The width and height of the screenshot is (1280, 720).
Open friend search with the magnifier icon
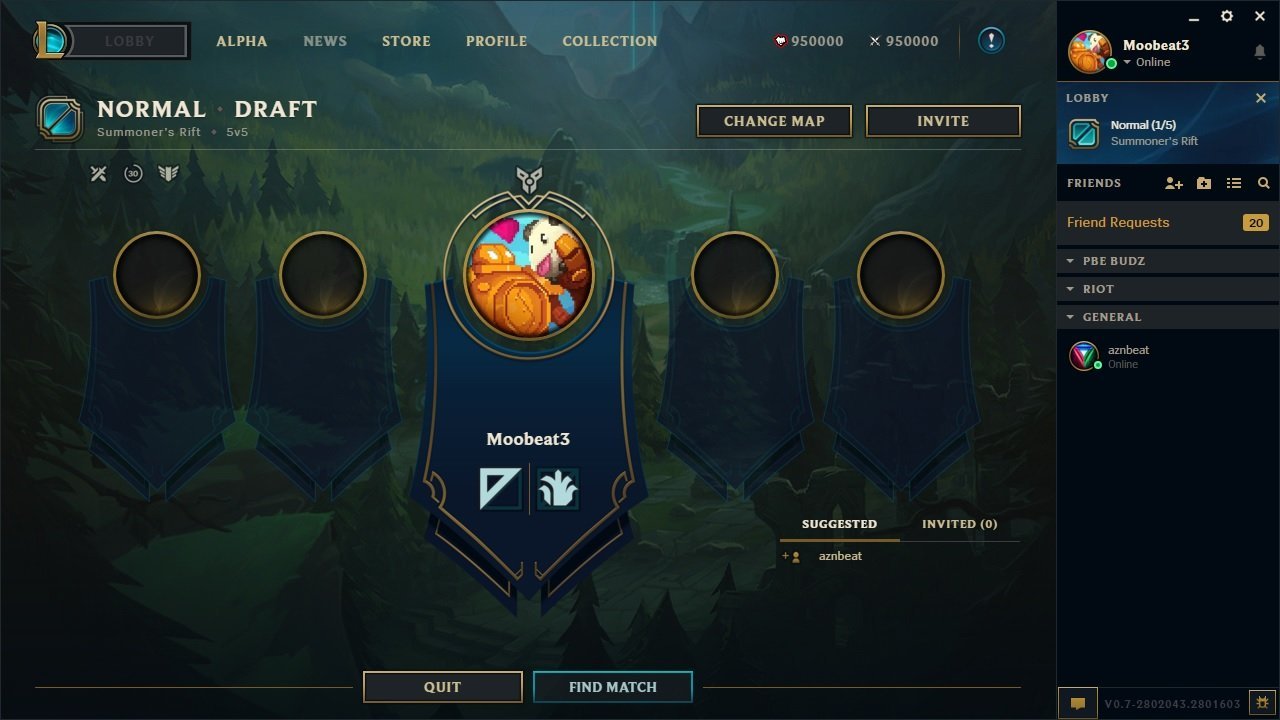click(1263, 183)
